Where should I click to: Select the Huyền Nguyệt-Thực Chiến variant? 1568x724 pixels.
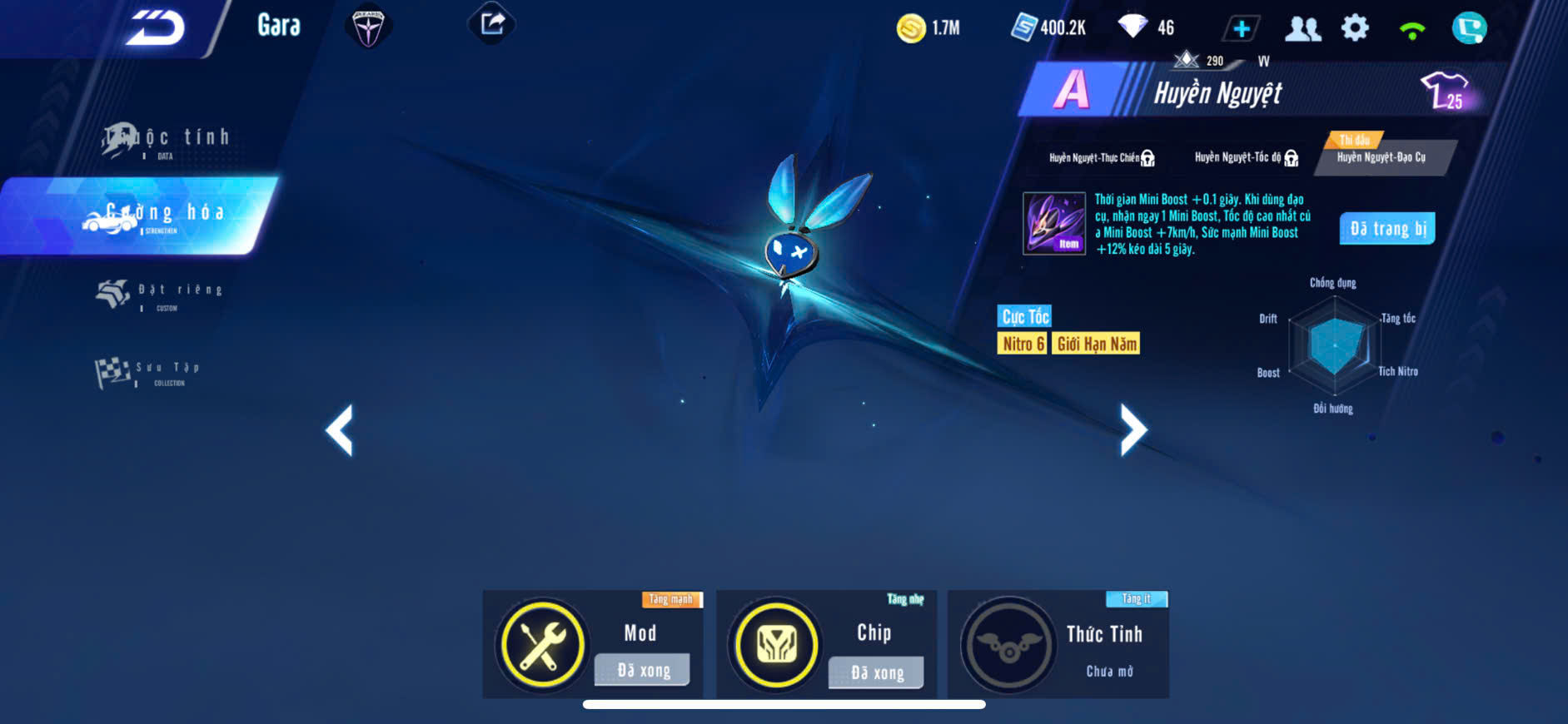[1101, 158]
